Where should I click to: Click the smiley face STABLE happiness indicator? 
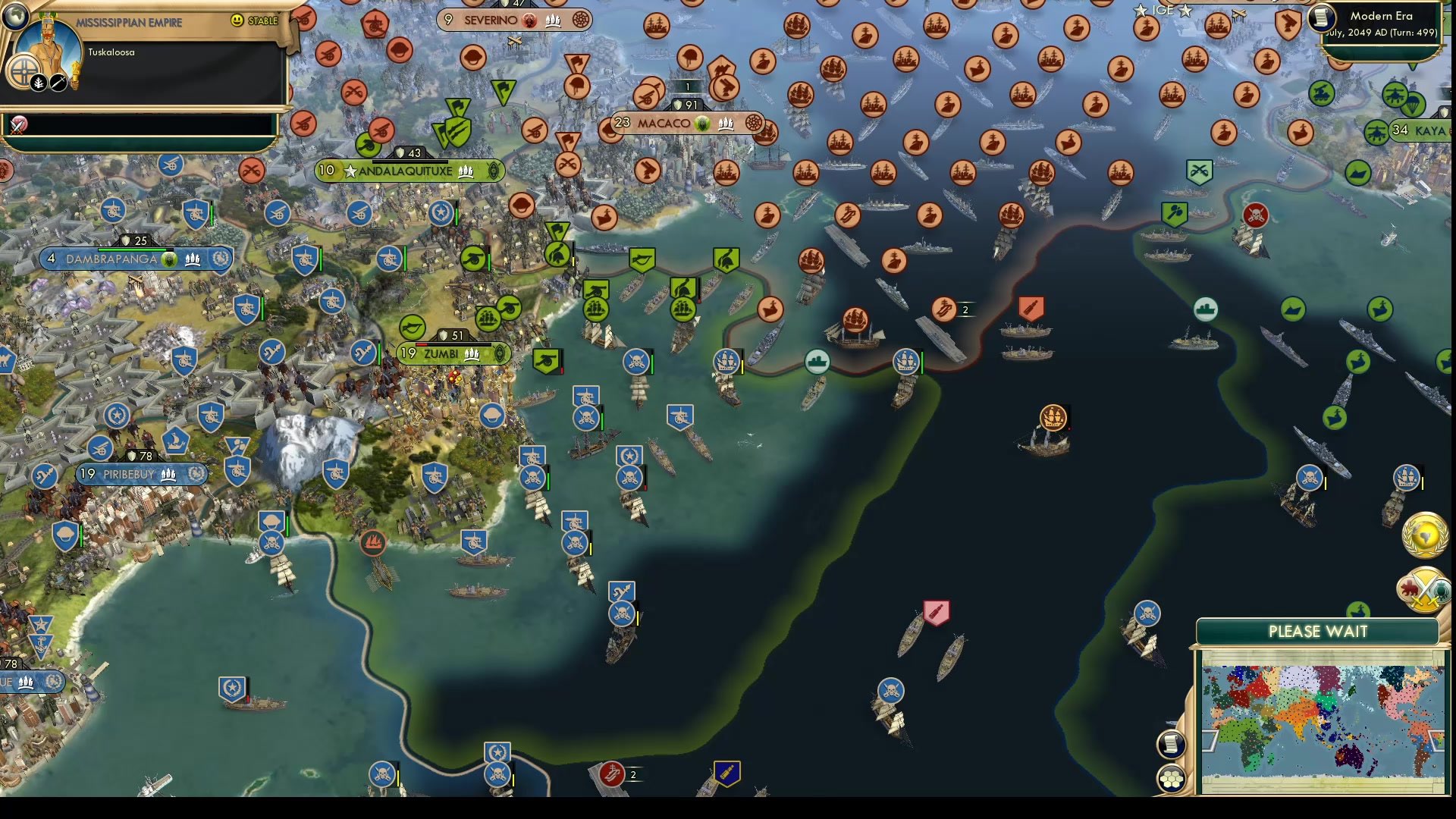point(239,20)
